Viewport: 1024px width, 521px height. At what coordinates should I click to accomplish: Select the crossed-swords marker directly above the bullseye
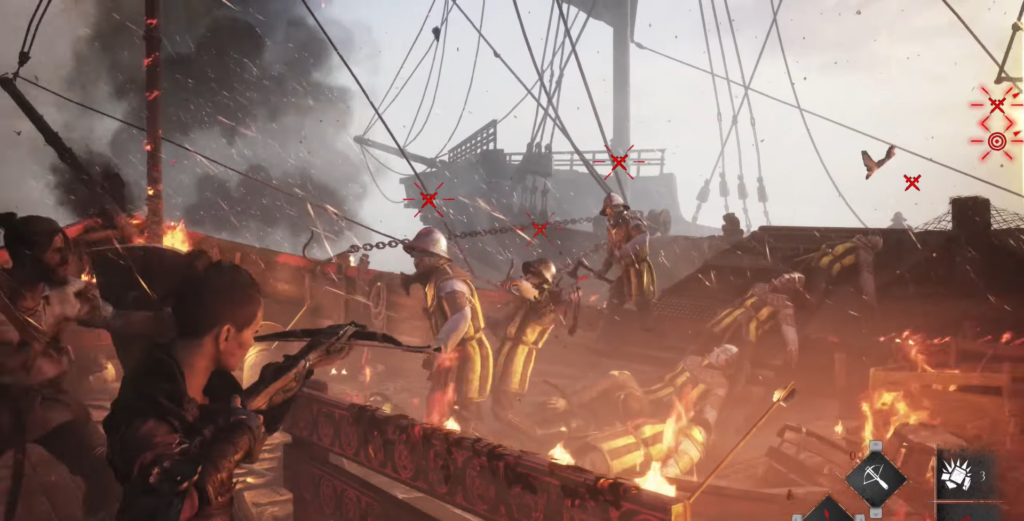(x=996, y=103)
